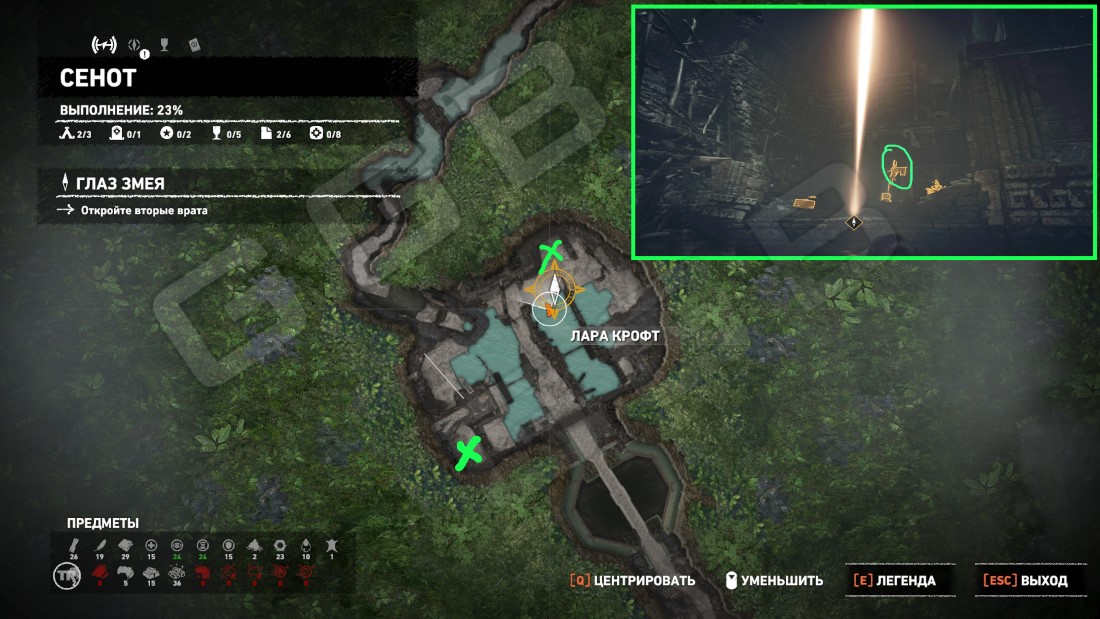Select the documents collectible counter icon
This screenshot has width=1100, height=619.
[266, 134]
